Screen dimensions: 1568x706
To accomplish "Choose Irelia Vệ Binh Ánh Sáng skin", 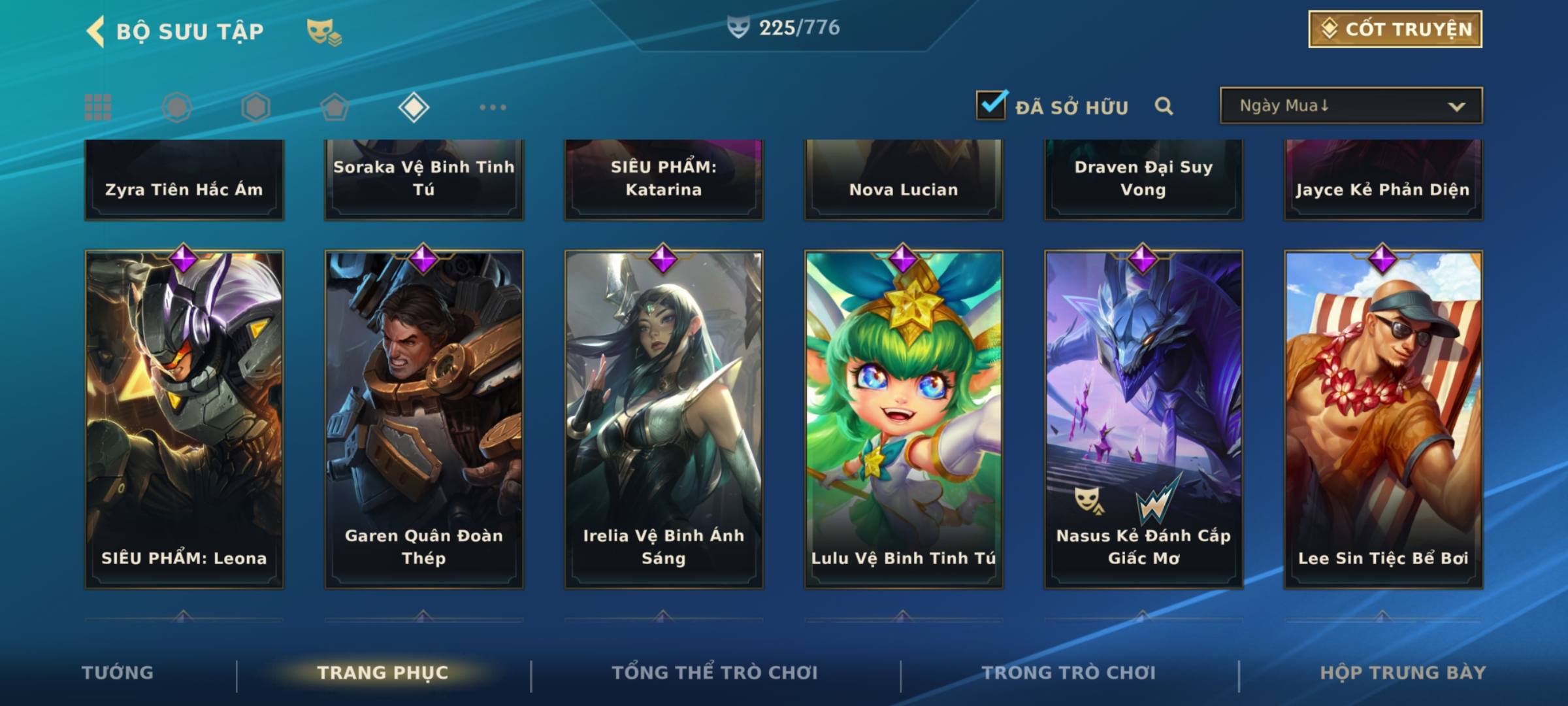I will pyautogui.click(x=664, y=418).
